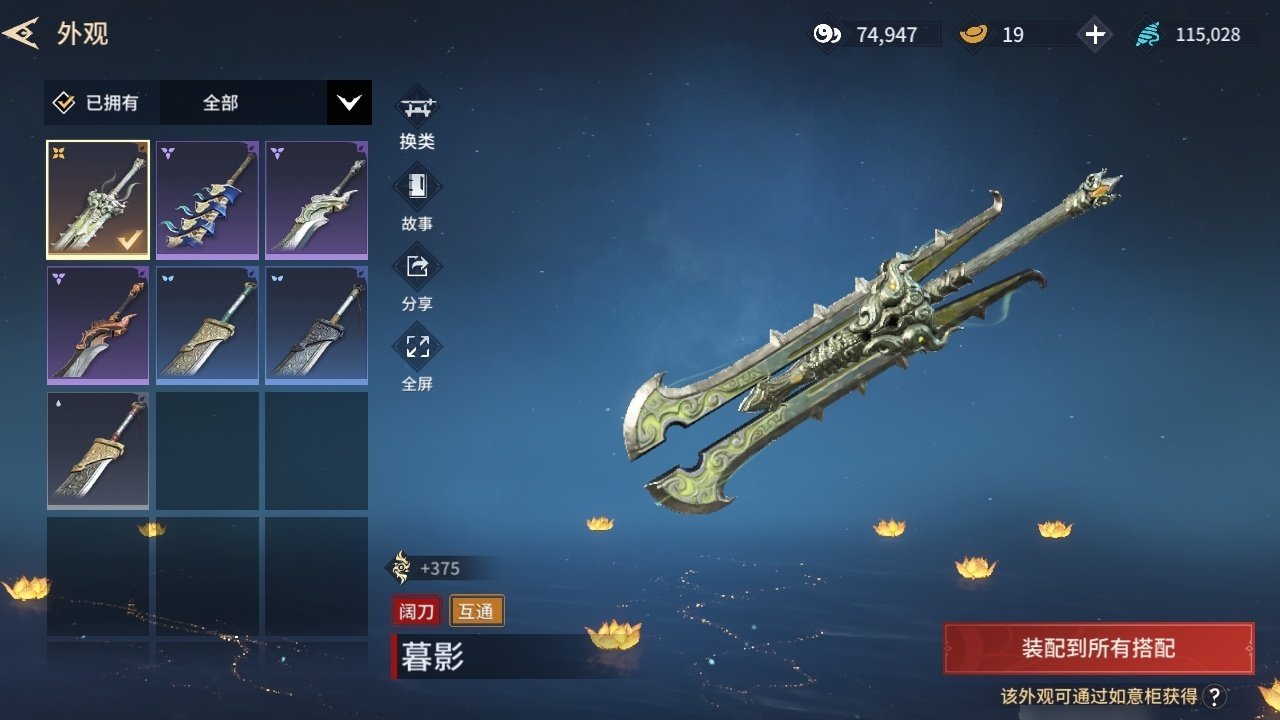
Task: Share this appearance via 分享
Action: click(417, 278)
